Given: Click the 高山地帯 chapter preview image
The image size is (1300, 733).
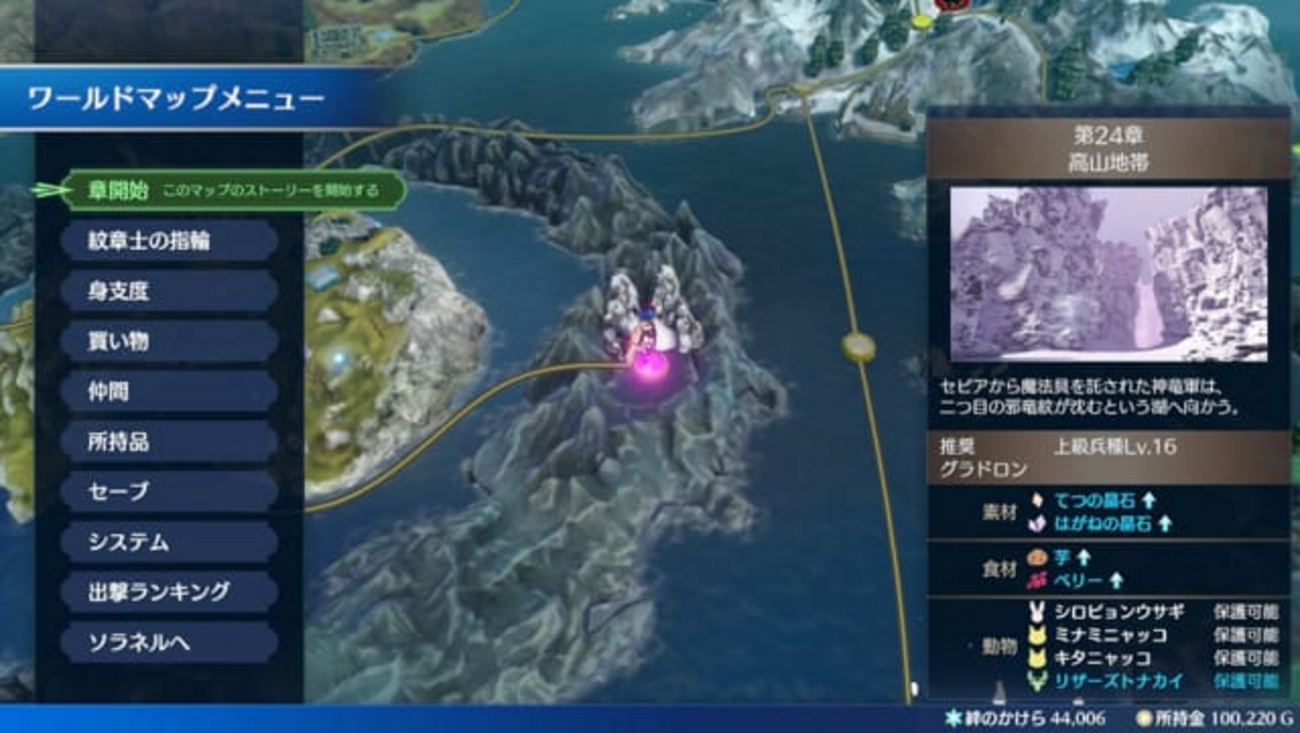Looking at the screenshot, I should pyautogui.click(x=1108, y=274).
